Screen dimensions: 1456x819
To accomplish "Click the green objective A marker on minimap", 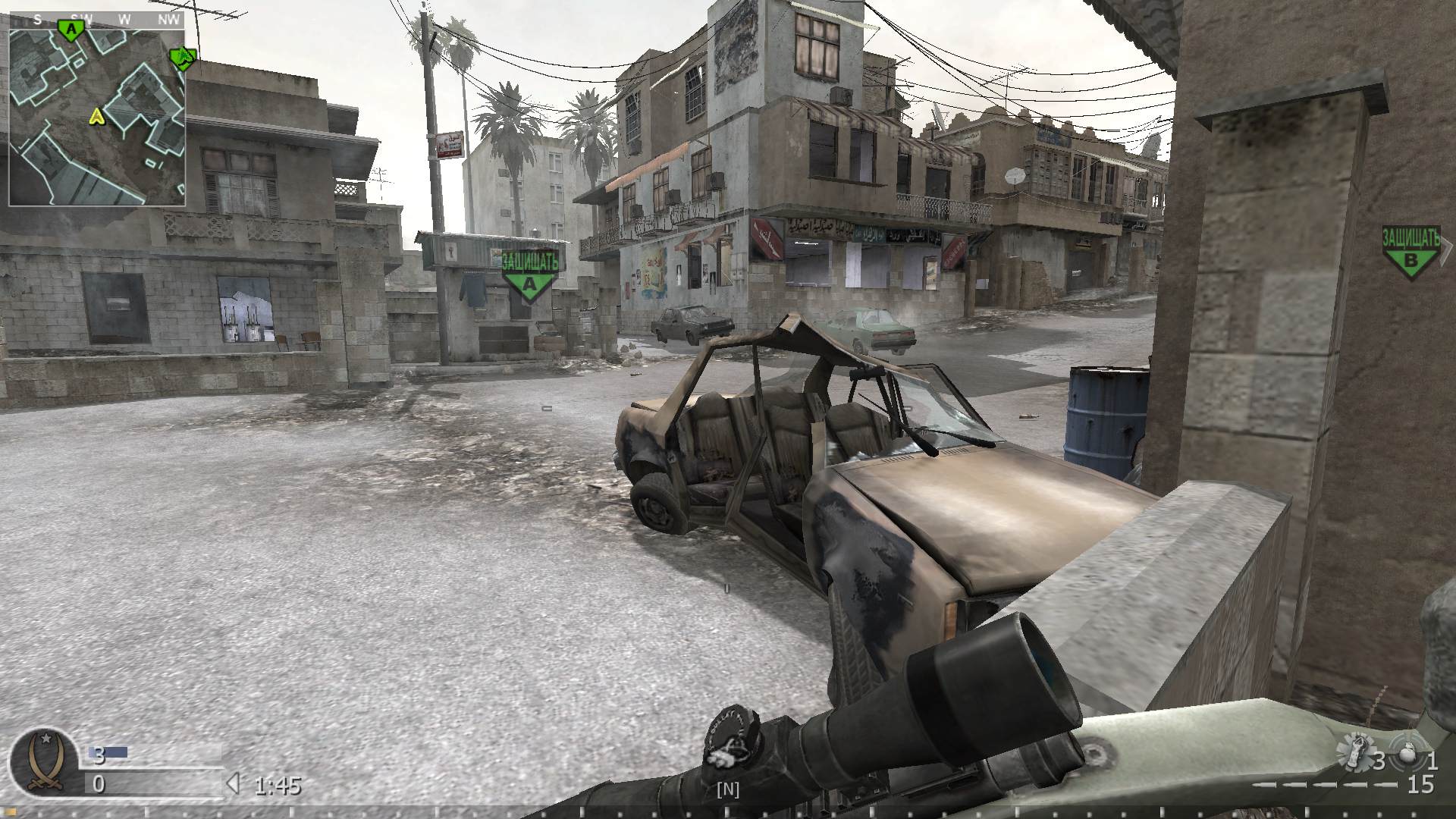I will pyautogui.click(x=70, y=27).
